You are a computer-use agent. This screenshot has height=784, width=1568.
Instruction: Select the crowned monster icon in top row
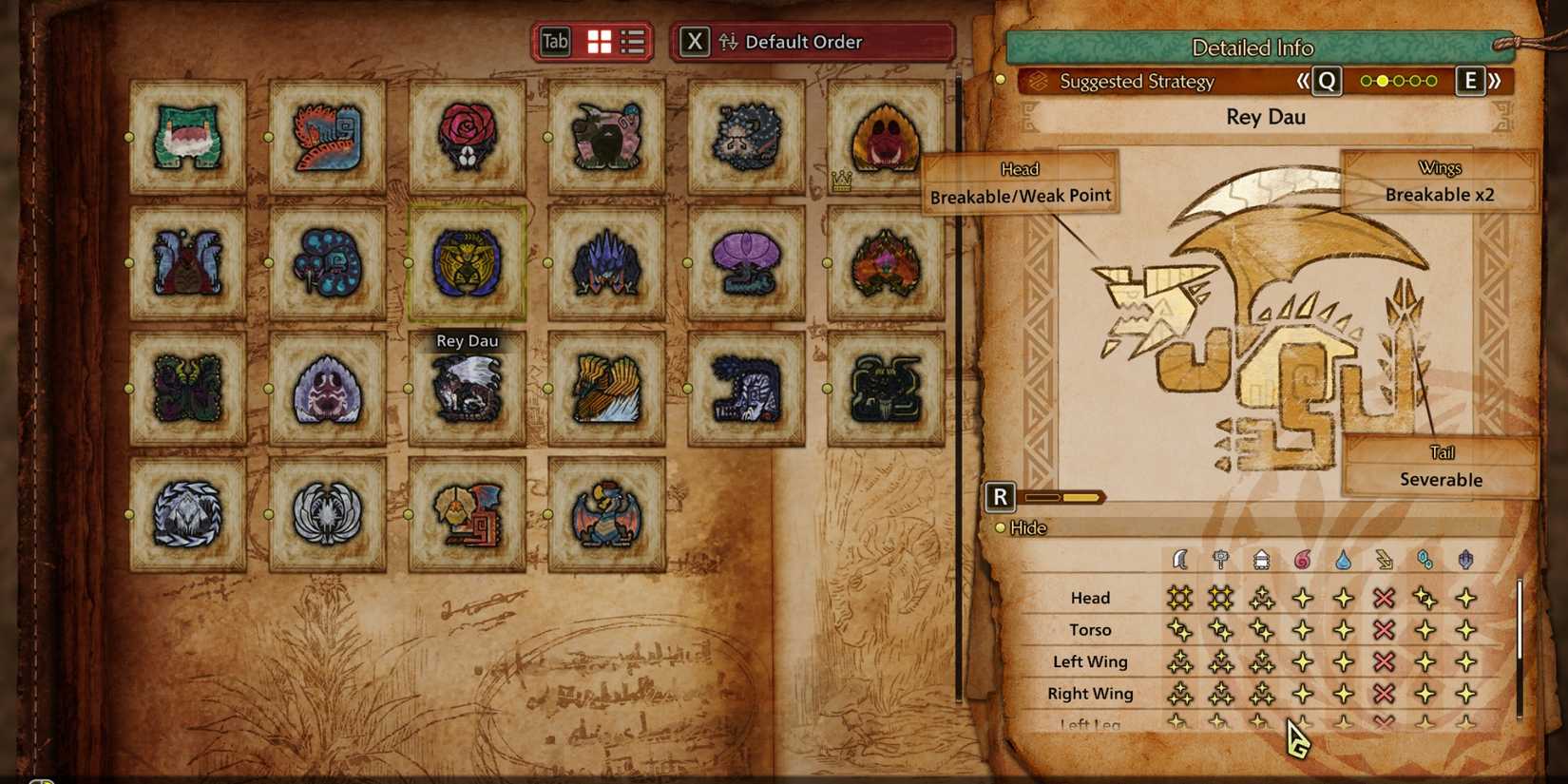point(884,138)
